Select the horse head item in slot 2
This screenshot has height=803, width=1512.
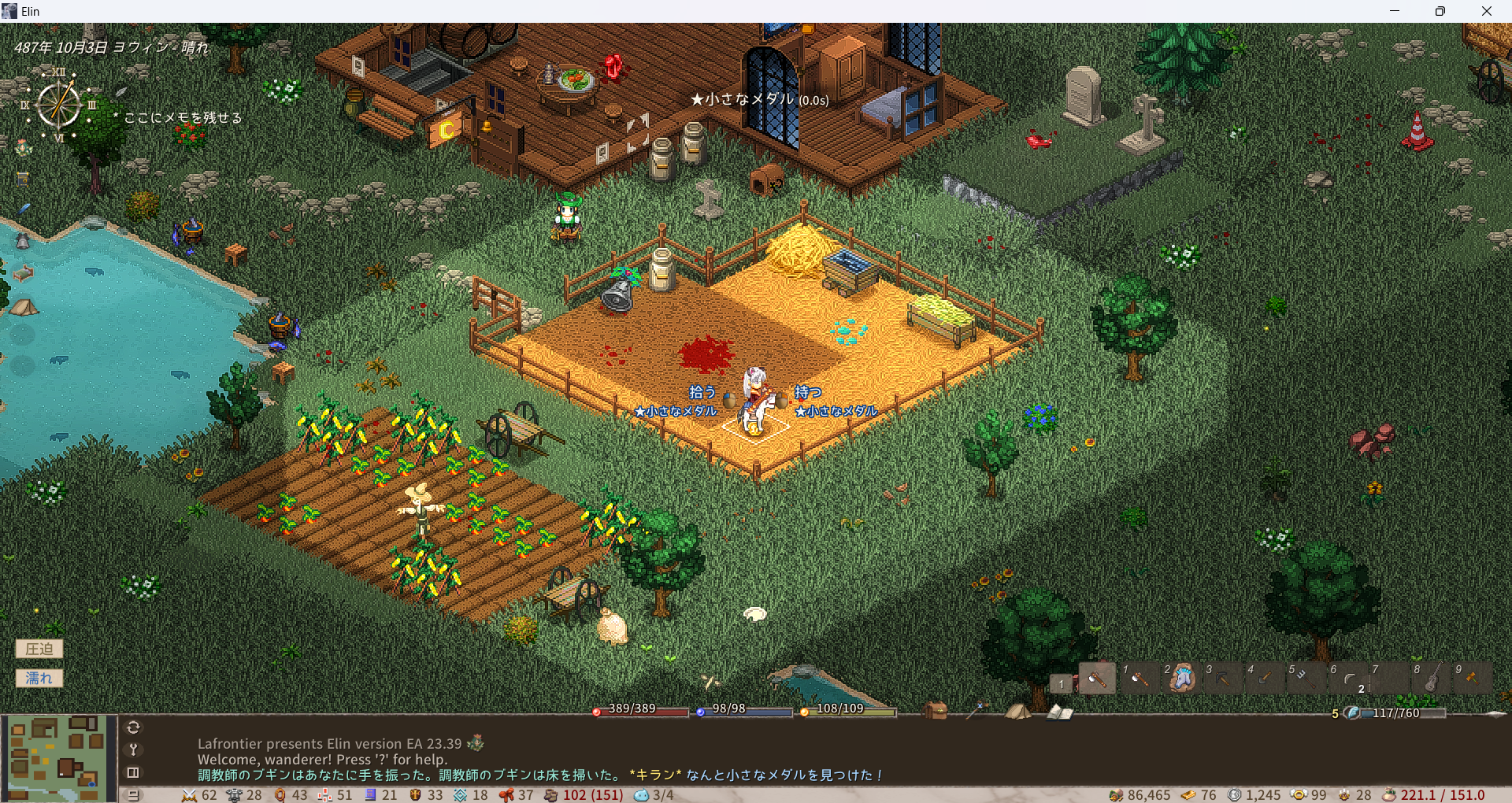[x=1181, y=677]
